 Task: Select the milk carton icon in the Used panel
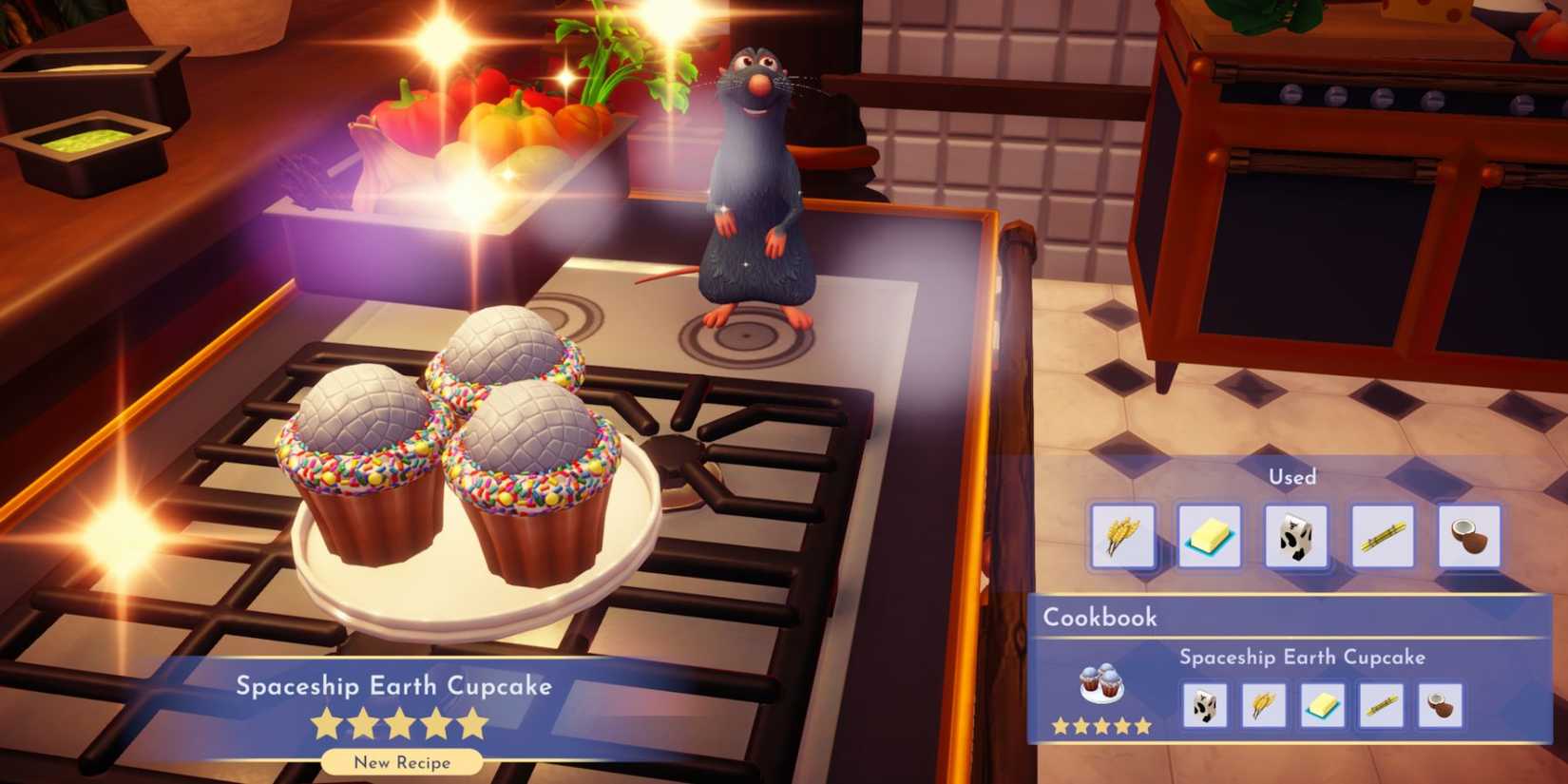tap(1295, 535)
